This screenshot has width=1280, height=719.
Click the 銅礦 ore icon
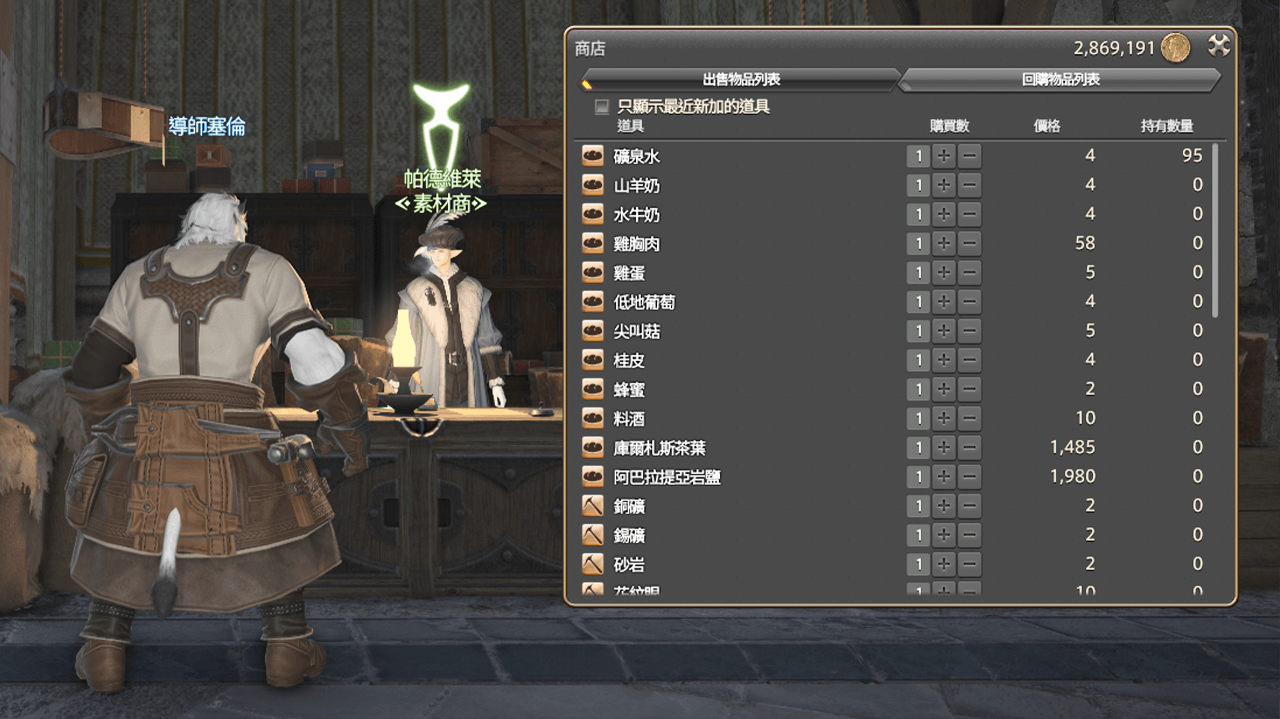[593, 506]
